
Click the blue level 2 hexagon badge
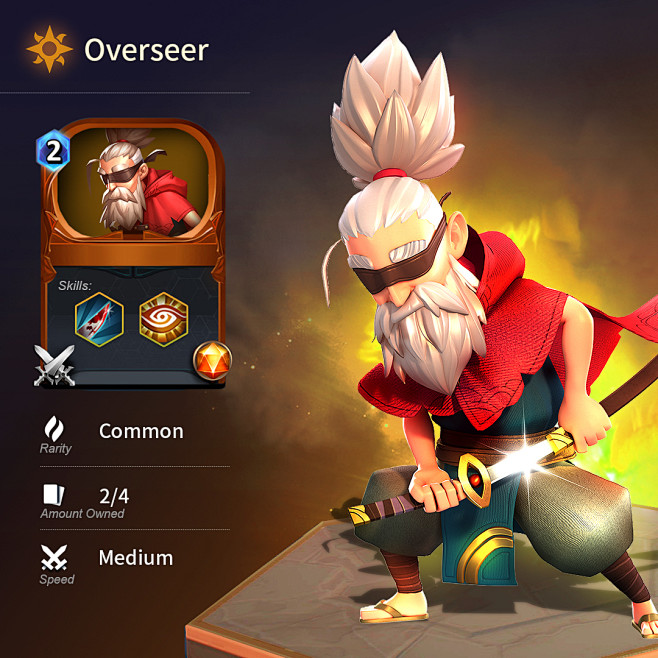coord(53,152)
